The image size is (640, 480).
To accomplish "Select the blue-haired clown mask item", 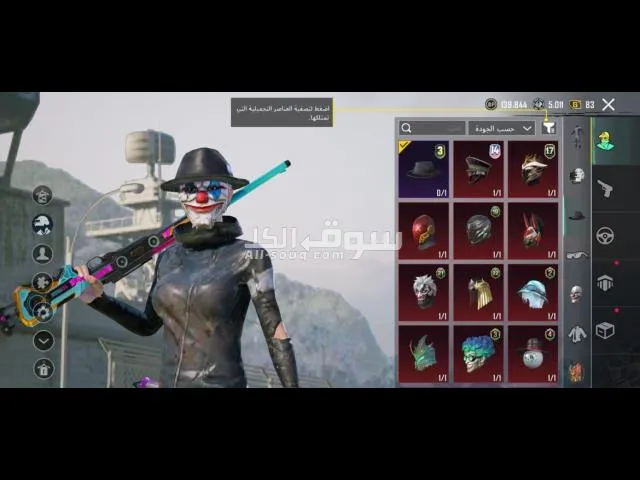I will click(478, 353).
